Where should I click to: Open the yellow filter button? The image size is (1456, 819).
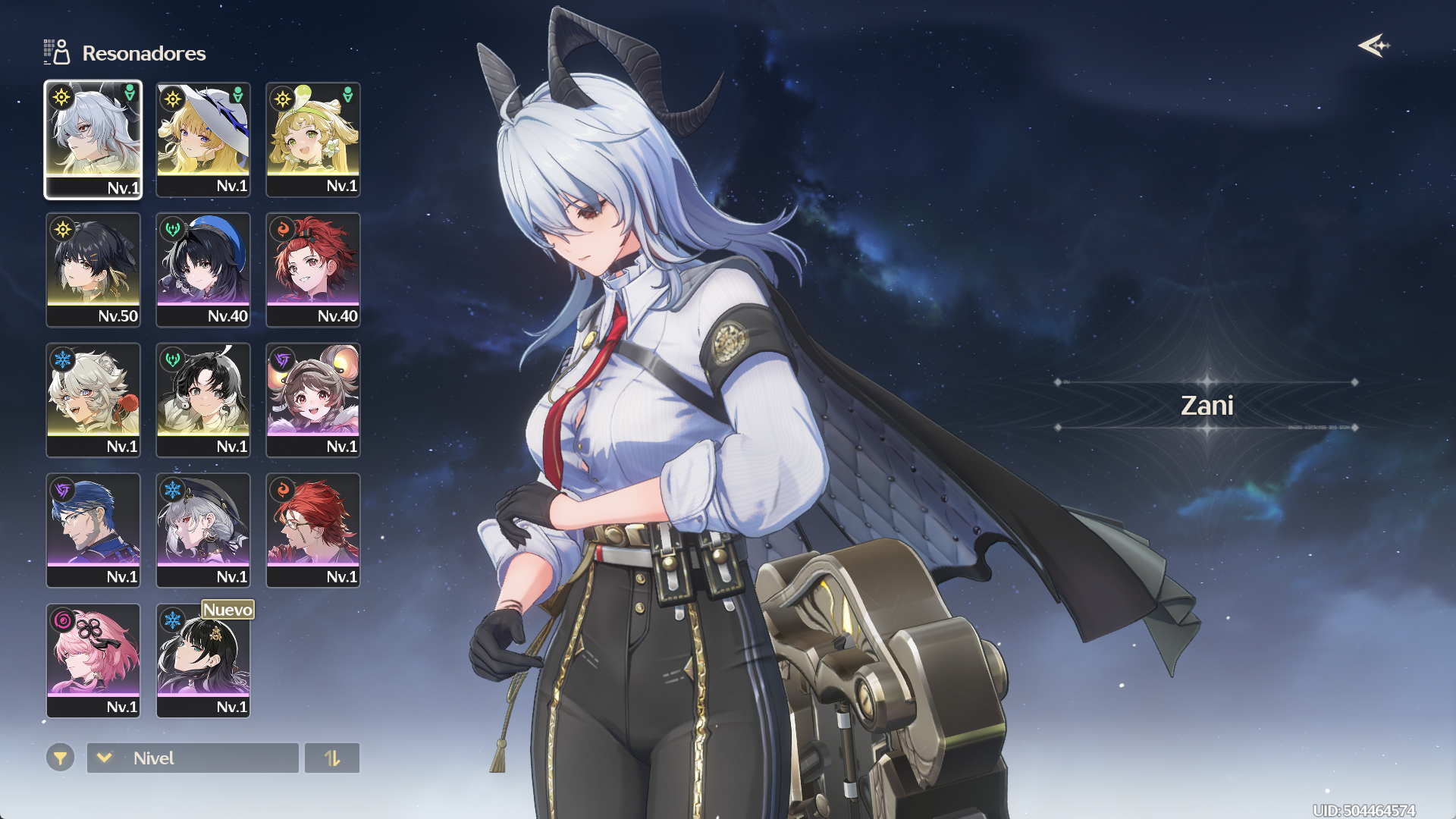(61, 758)
